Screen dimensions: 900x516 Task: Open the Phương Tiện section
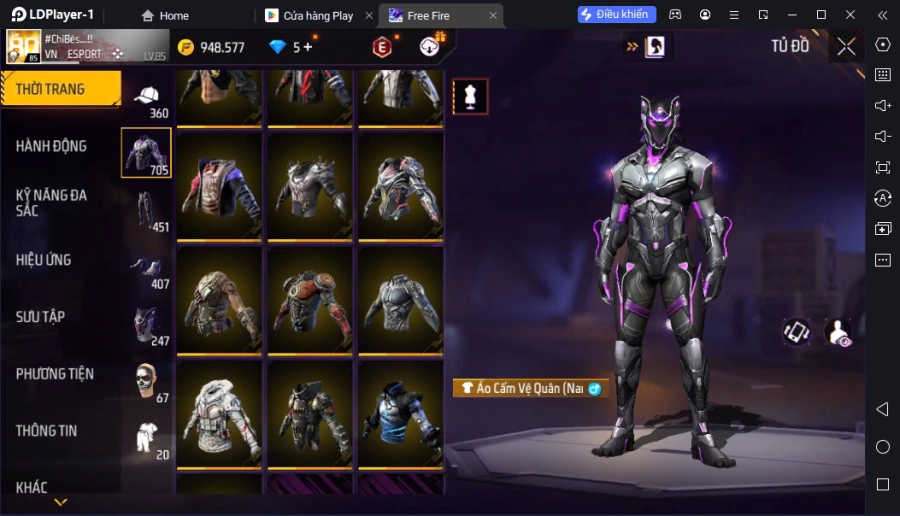tap(55, 374)
